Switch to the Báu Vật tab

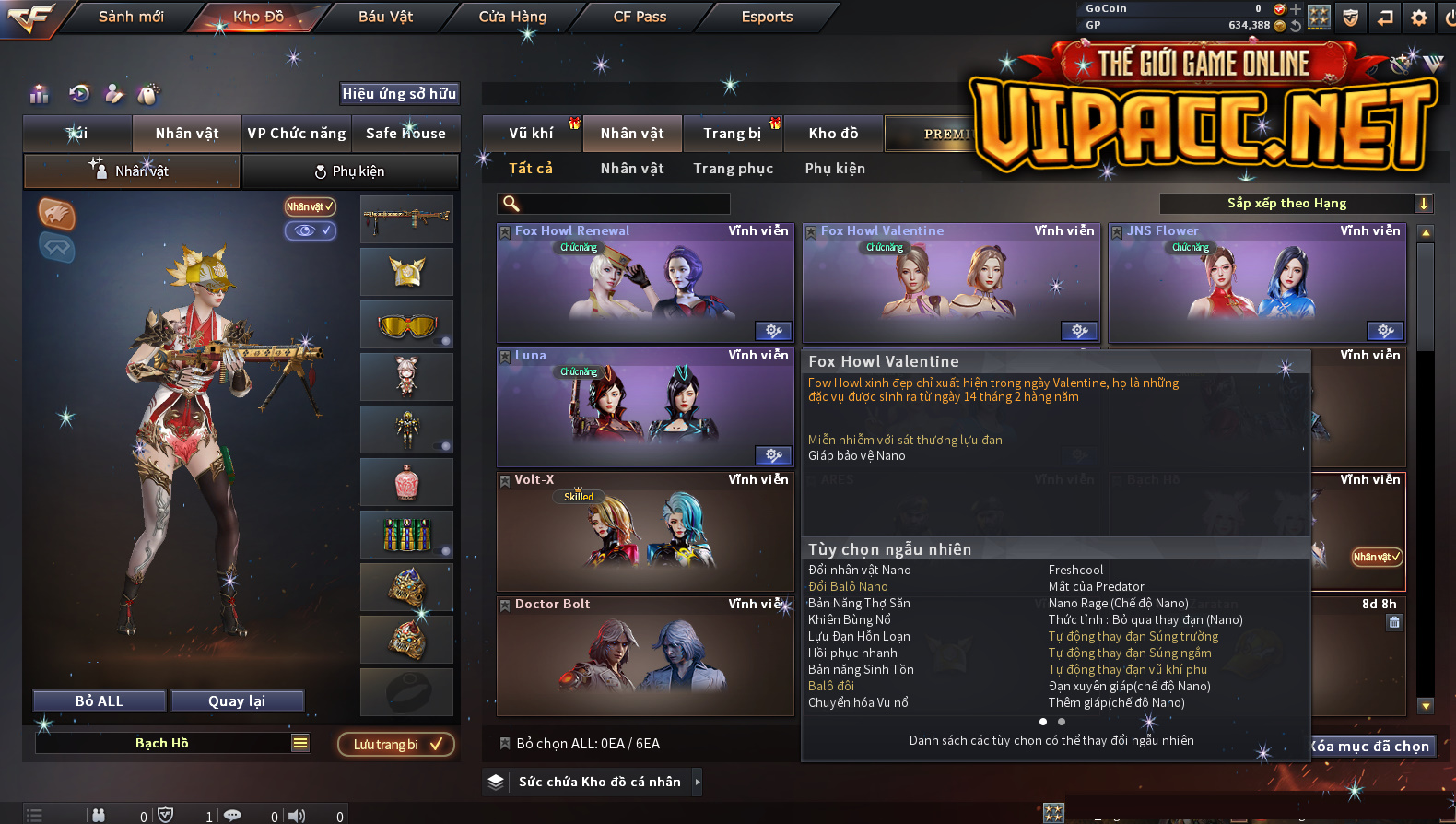point(385,17)
